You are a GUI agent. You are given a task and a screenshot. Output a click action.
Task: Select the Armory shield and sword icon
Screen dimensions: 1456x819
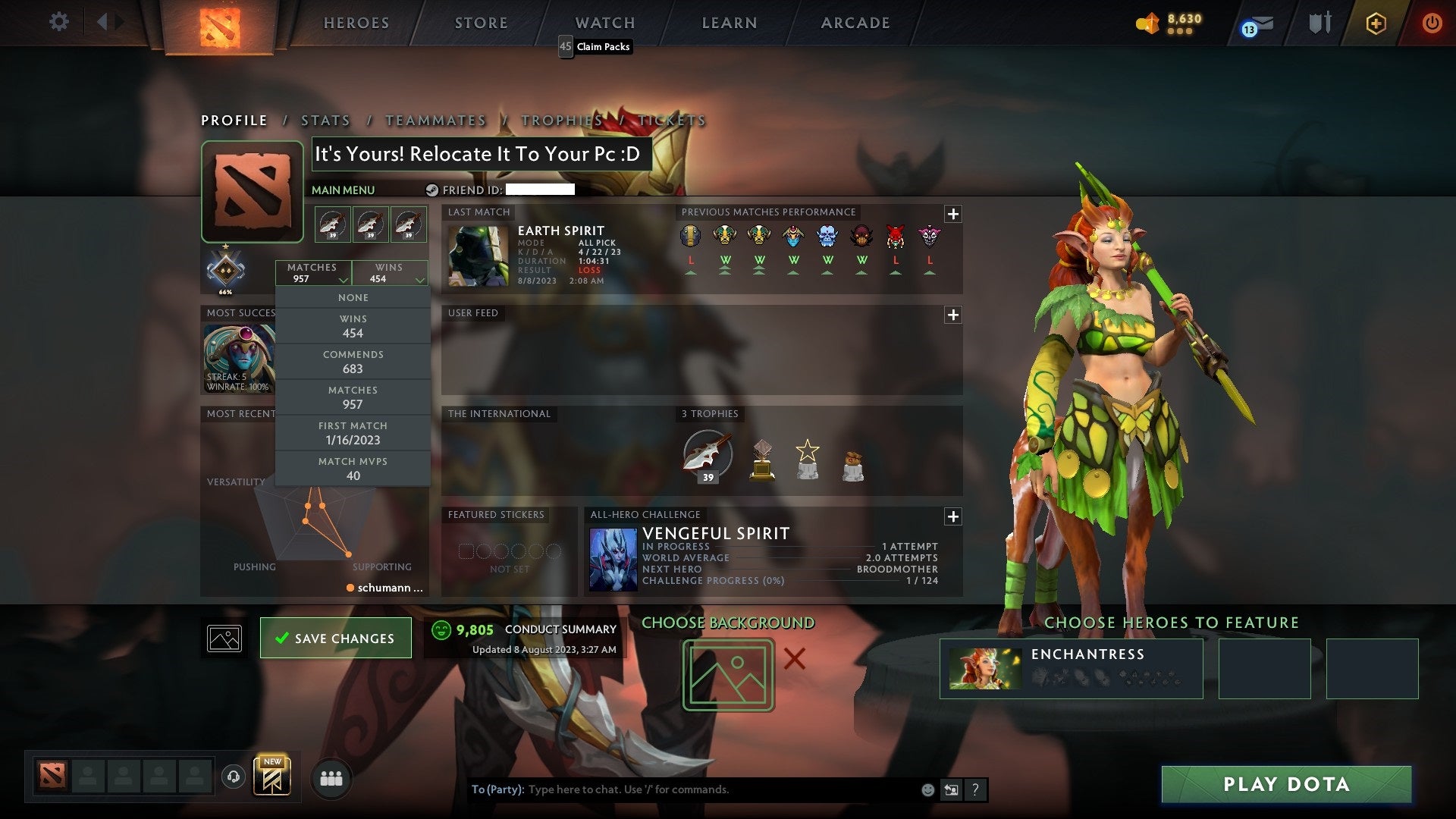1319,22
